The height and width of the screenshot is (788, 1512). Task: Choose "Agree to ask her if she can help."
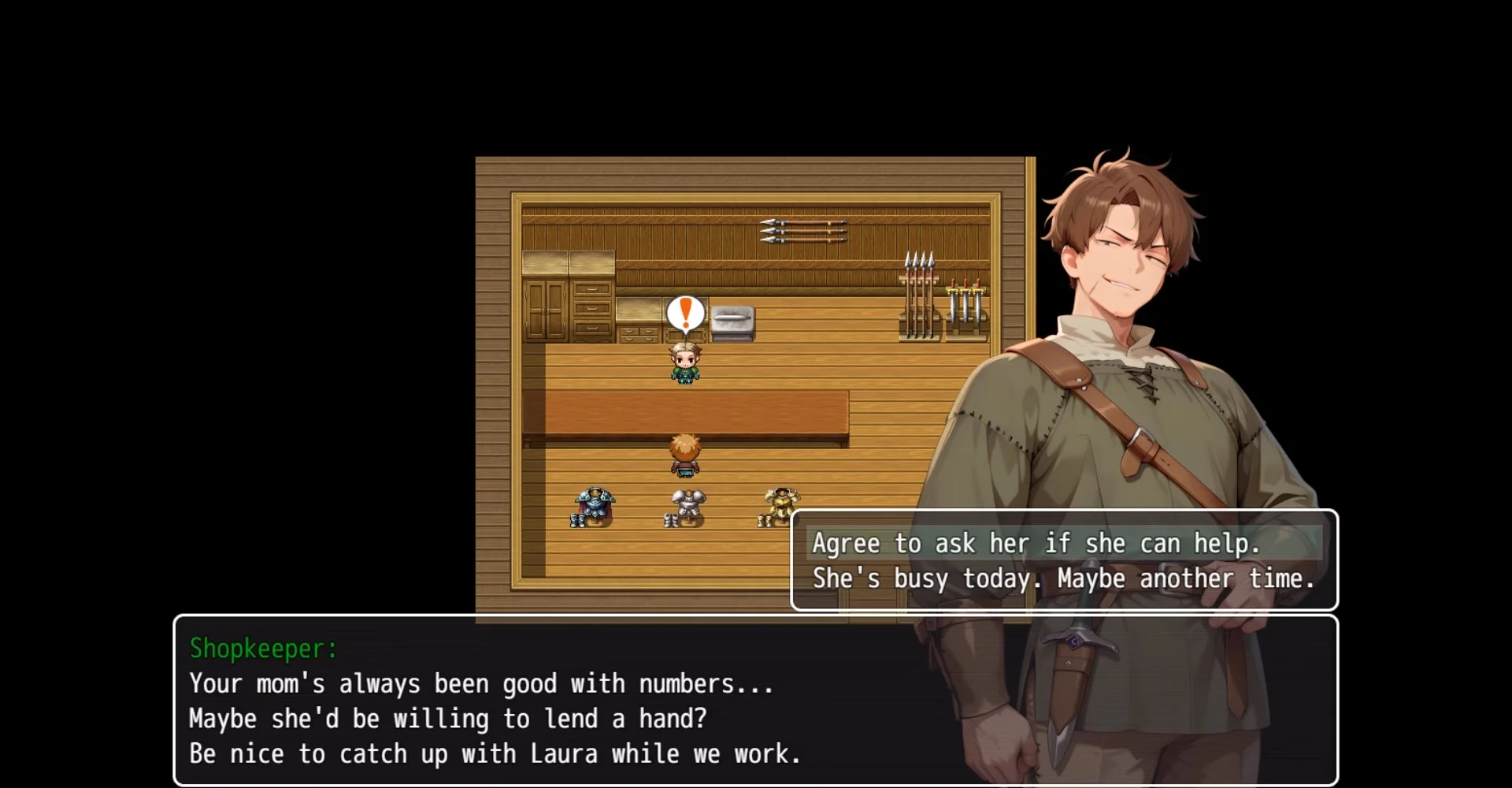click(1036, 543)
